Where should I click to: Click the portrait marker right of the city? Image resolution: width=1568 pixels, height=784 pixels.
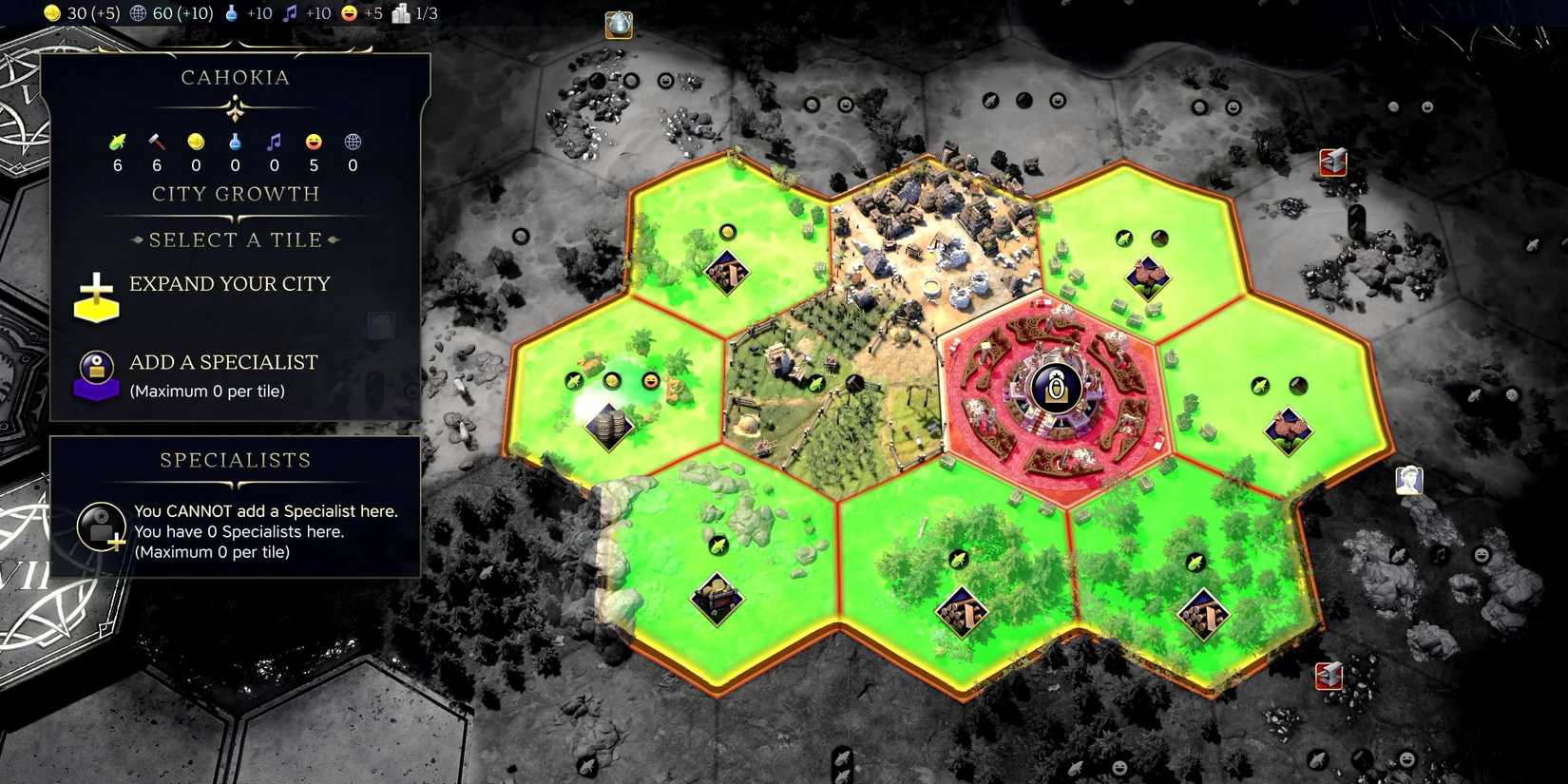point(1408,480)
